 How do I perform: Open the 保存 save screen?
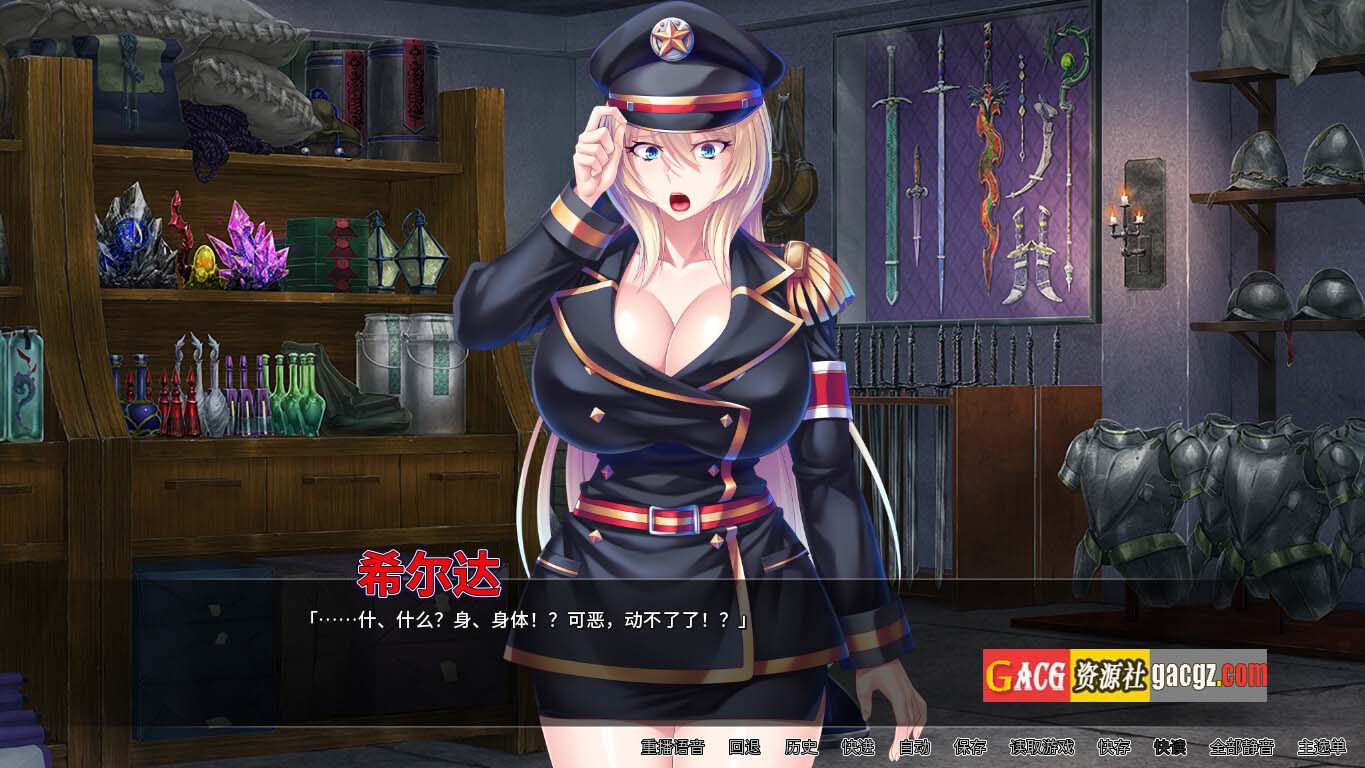[x=970, y=747]
